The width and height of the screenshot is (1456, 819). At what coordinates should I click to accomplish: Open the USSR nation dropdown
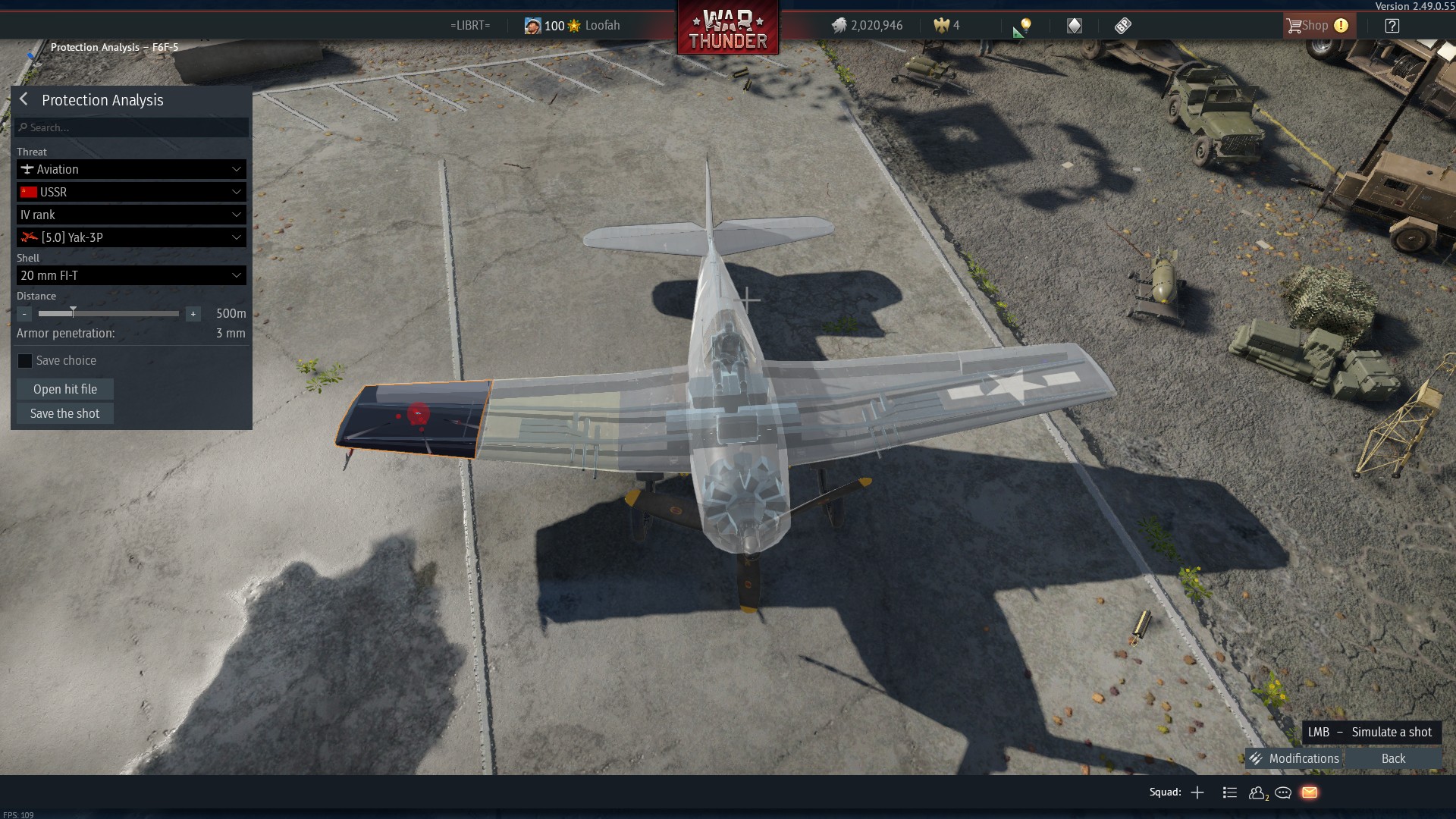(x=131, y=192)
